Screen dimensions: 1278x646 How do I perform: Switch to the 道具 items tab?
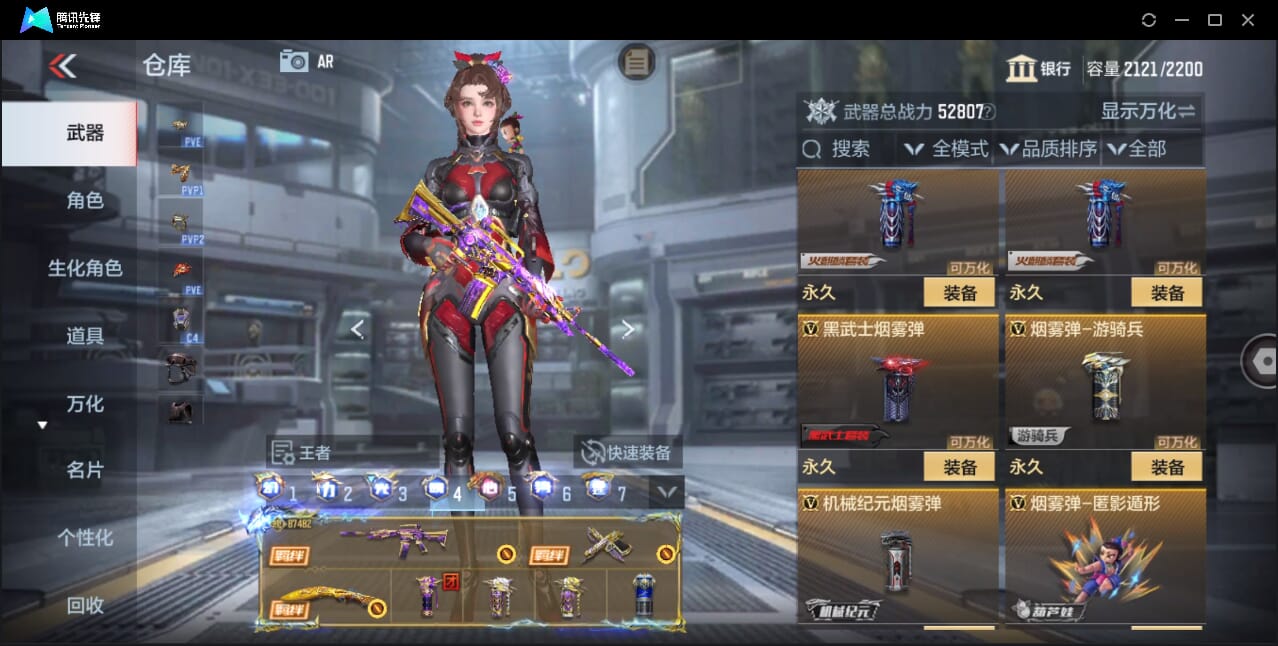84,336
